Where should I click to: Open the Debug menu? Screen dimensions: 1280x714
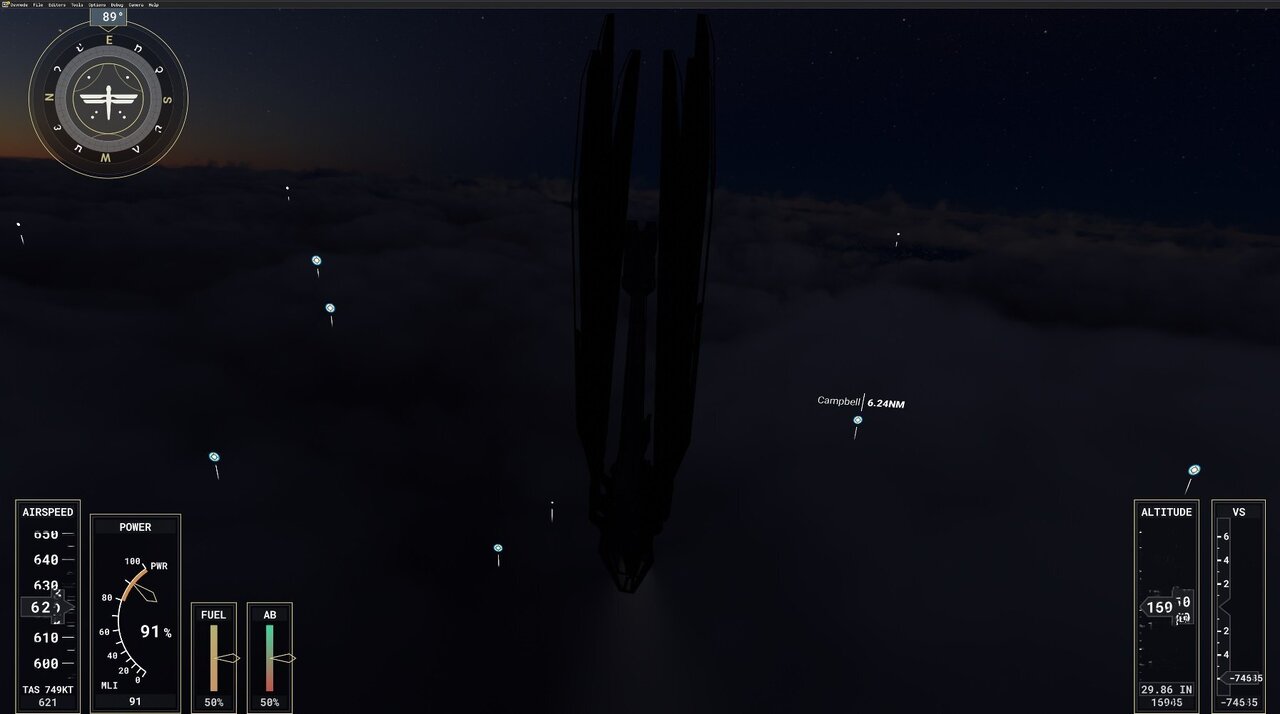(x=117, y=4)
